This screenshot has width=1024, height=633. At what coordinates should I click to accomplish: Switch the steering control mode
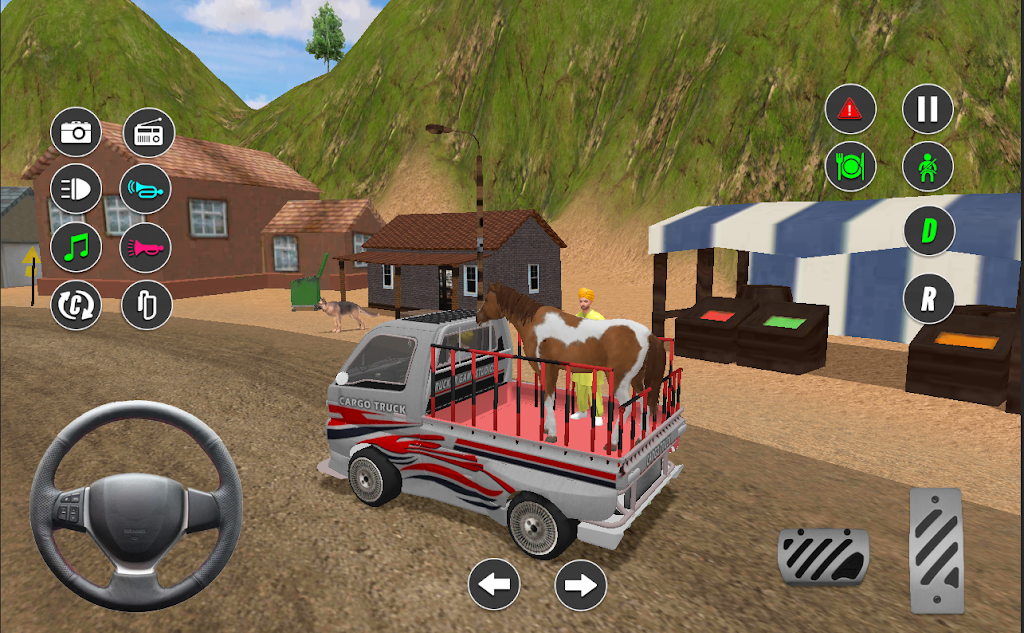point(76,304)
